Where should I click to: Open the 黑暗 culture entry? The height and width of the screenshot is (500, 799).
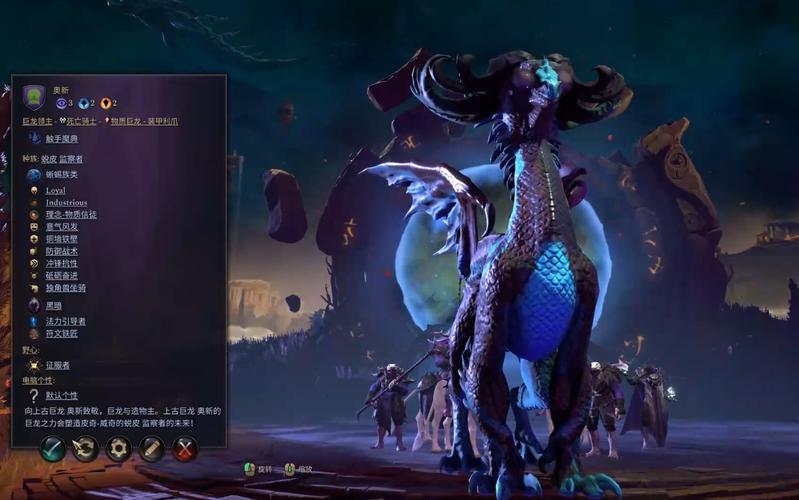[x=53, y=305]
